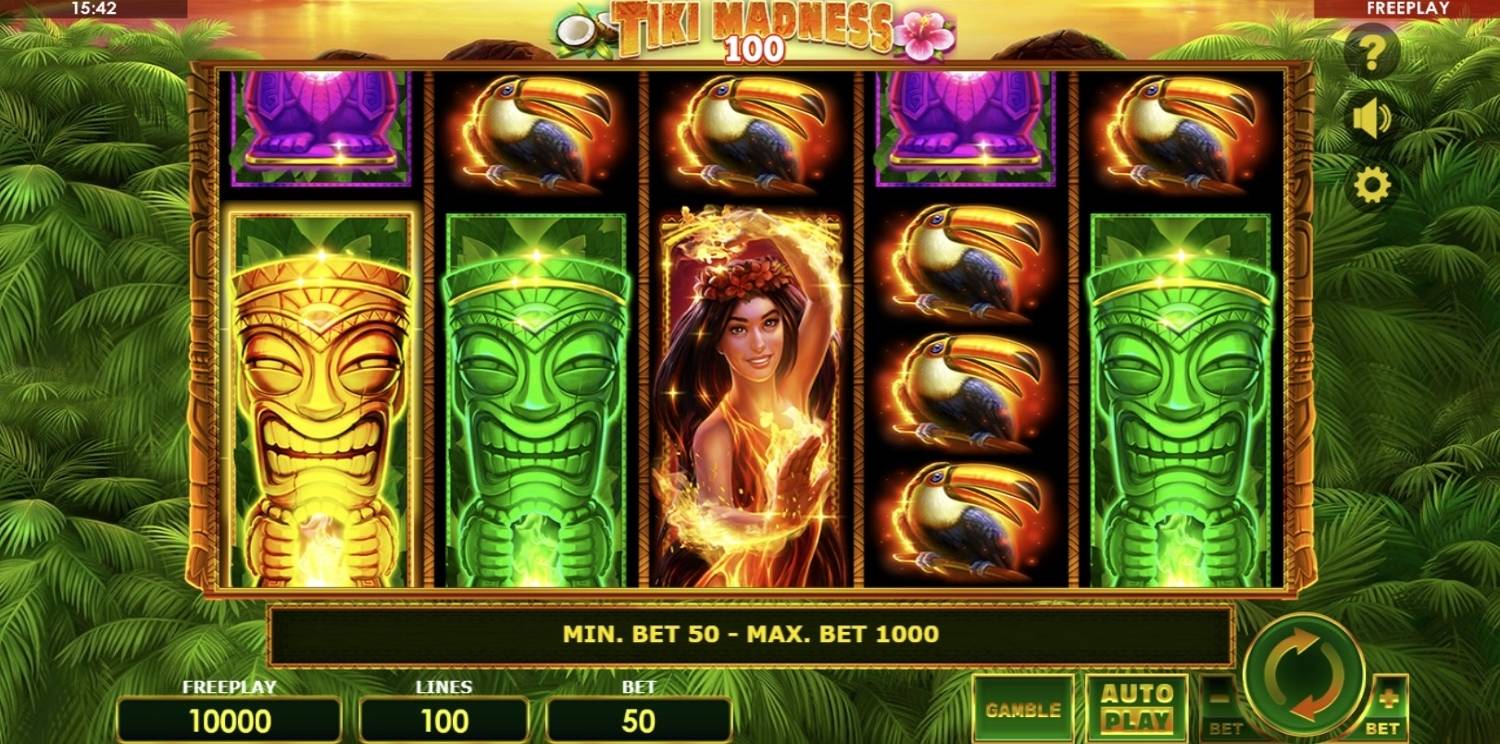The image size is (1500, 744).
Task: Click the MIN. BET 50 message bar
Action: (750, 632)
